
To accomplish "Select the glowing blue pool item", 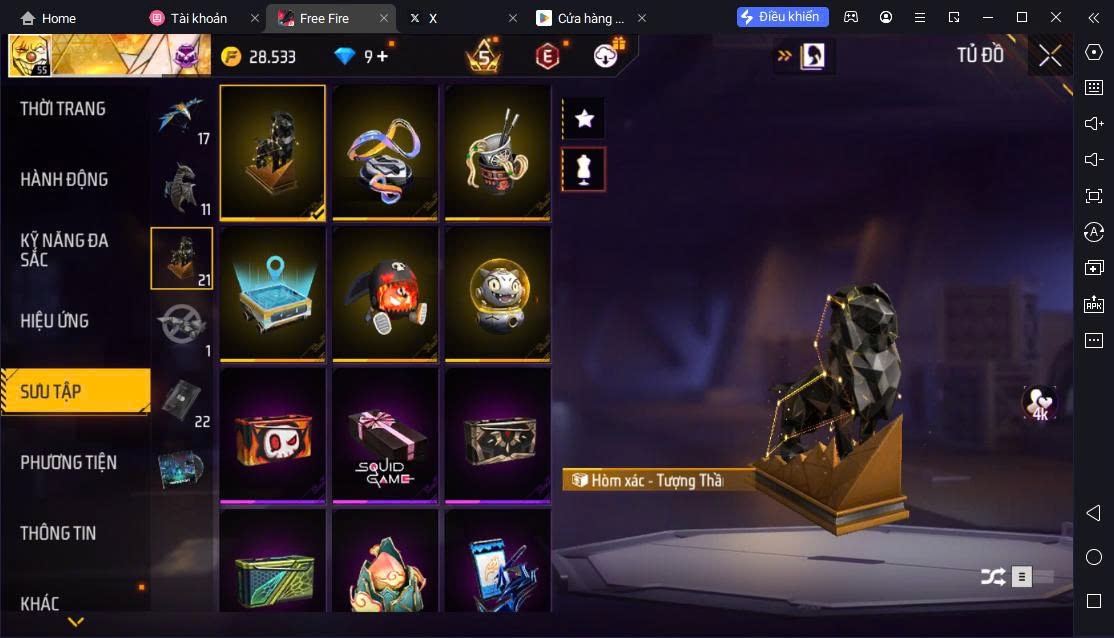I will pyautogui.click(x=272, y=293).
